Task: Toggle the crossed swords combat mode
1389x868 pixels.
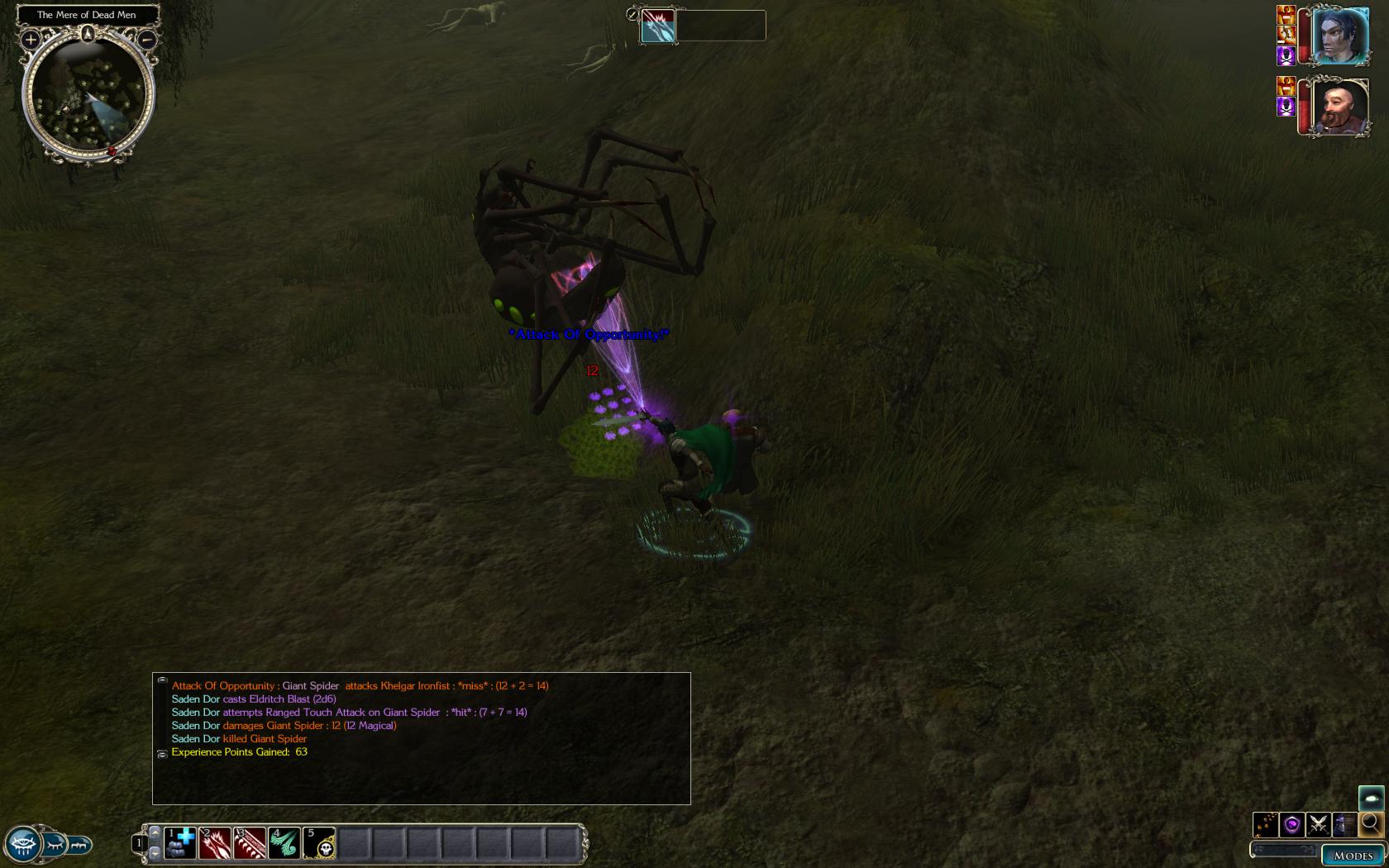Action: pyautogui.click(x=1318, y=824)
